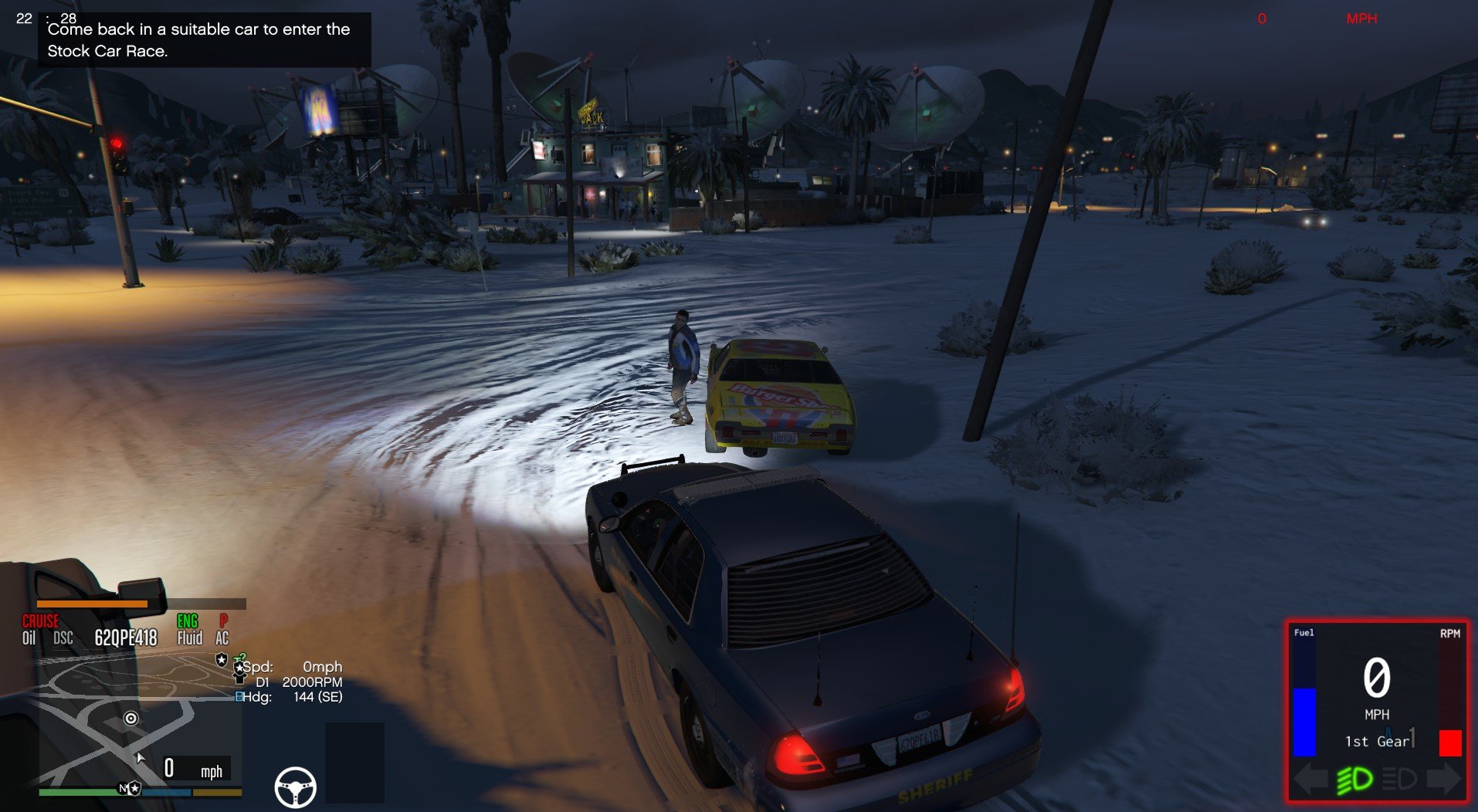Select the Oil status indicator
Image resolution: width=1478 pixels, height=812 pixels.
coord(29,638)
